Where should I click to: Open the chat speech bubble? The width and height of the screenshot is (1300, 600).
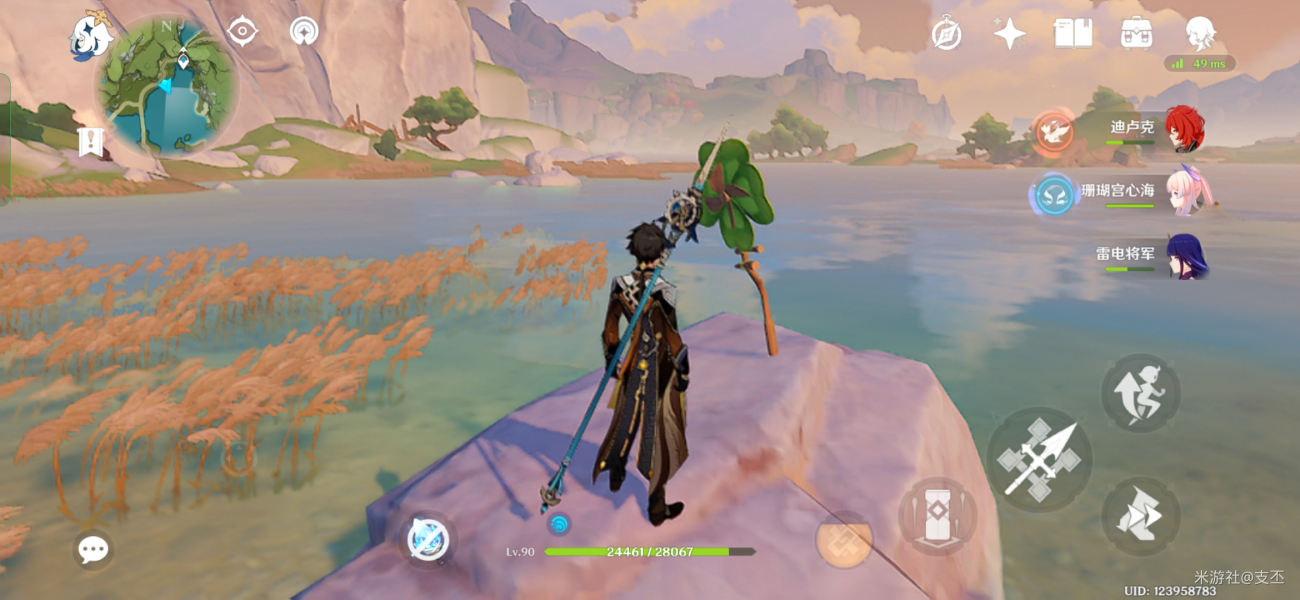[93, 549]
